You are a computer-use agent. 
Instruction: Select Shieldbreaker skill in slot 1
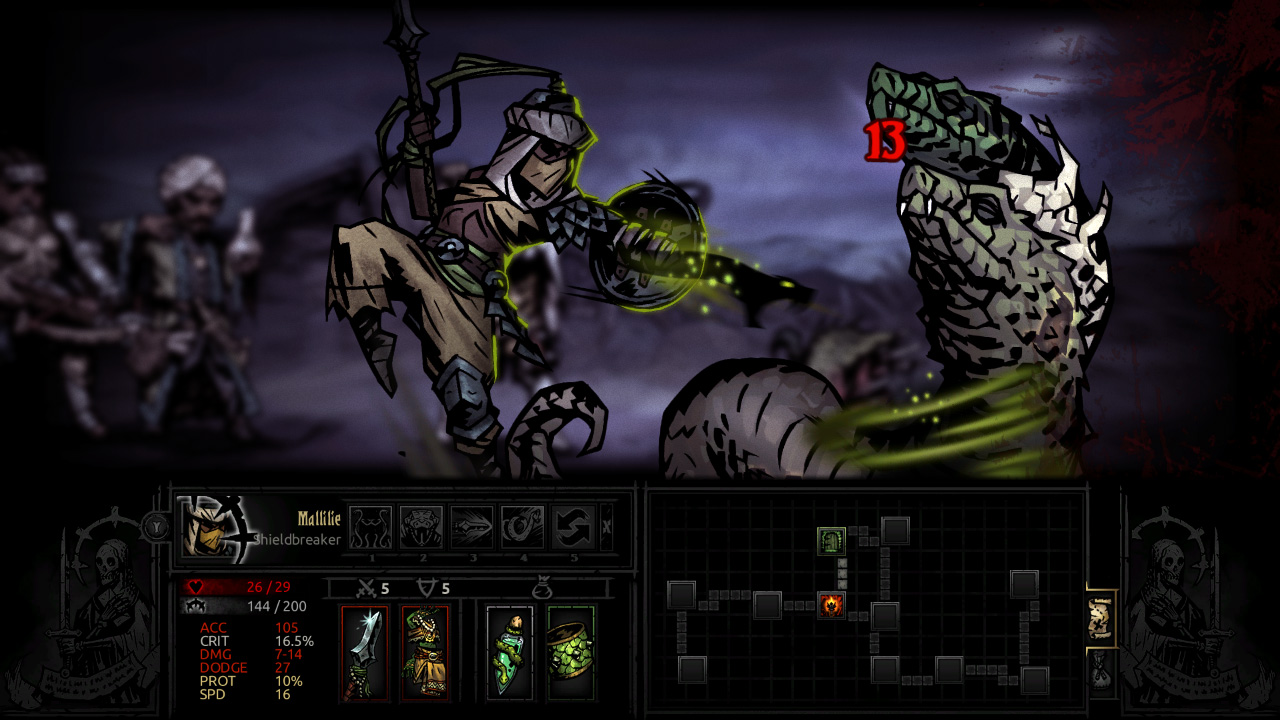click(370, 527)
